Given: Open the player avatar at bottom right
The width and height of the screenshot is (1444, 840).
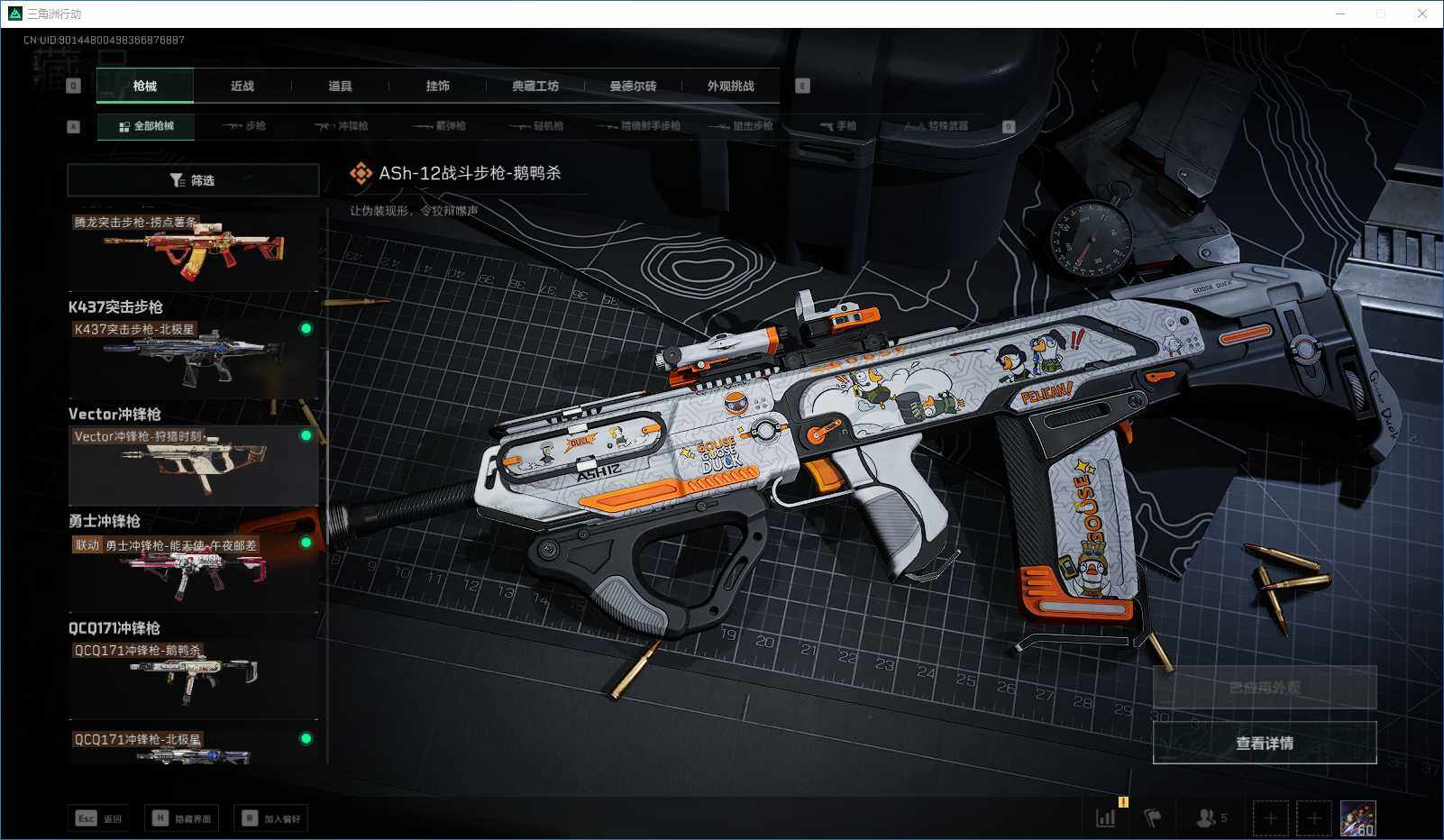Looking at the screenshot, I should (1357, 818).
